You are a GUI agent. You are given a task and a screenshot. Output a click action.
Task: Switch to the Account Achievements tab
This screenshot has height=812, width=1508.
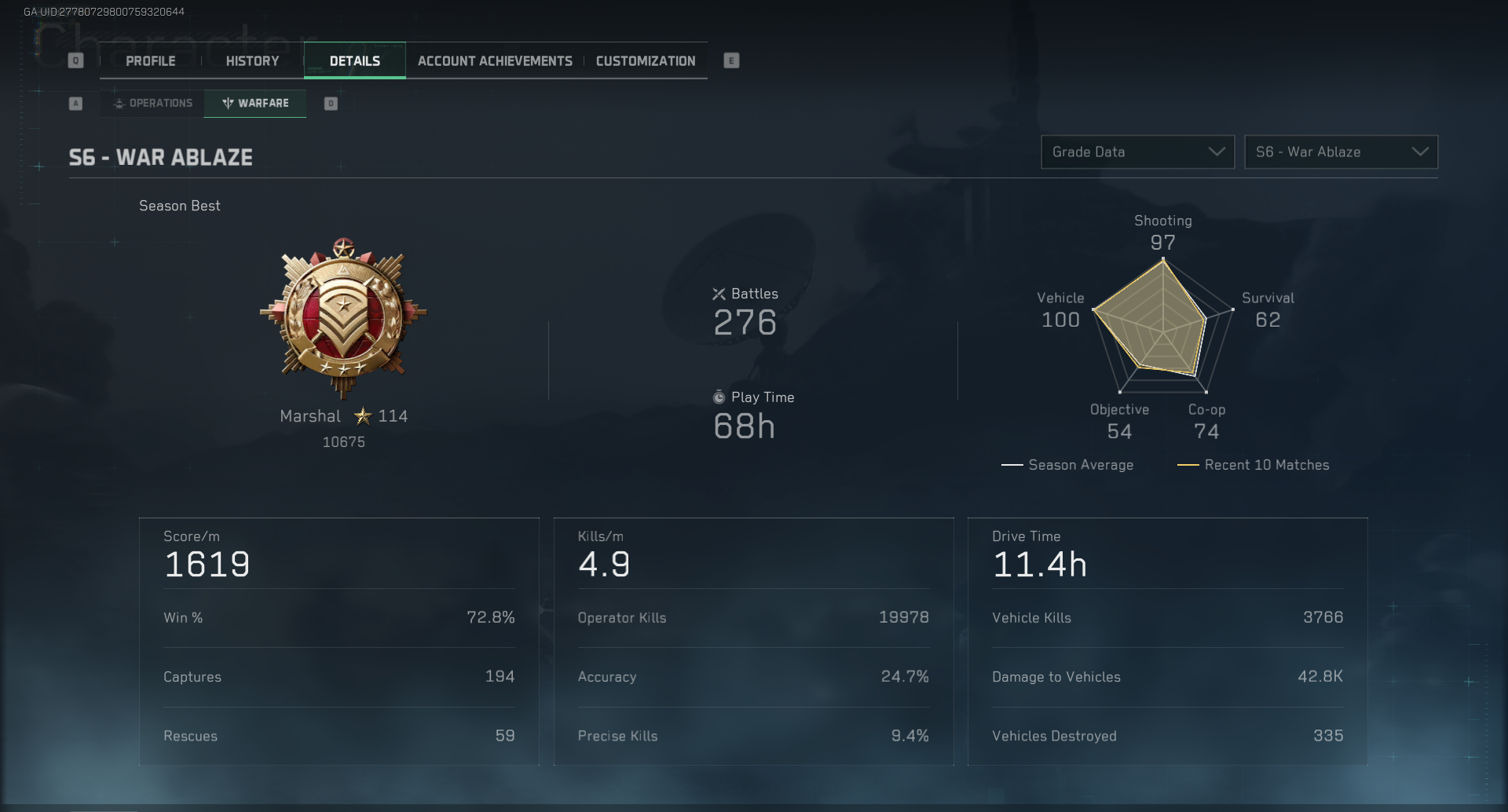point(495,60)
